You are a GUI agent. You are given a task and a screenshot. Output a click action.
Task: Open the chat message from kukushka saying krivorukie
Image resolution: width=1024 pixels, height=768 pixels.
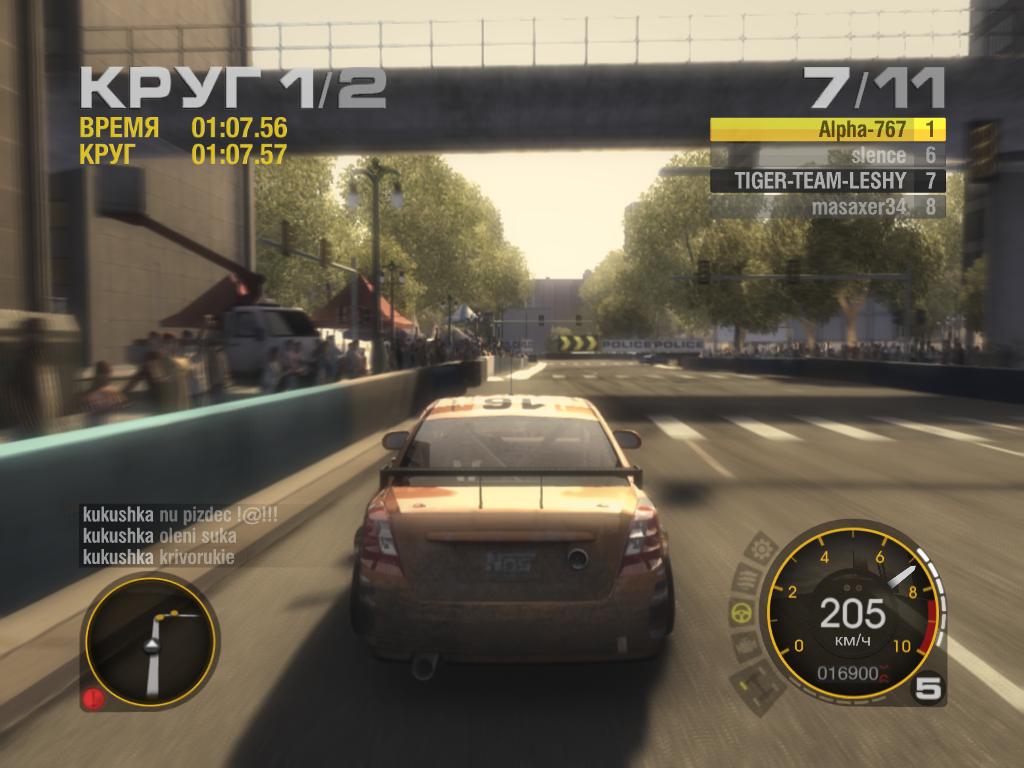[x=158, y=558]
